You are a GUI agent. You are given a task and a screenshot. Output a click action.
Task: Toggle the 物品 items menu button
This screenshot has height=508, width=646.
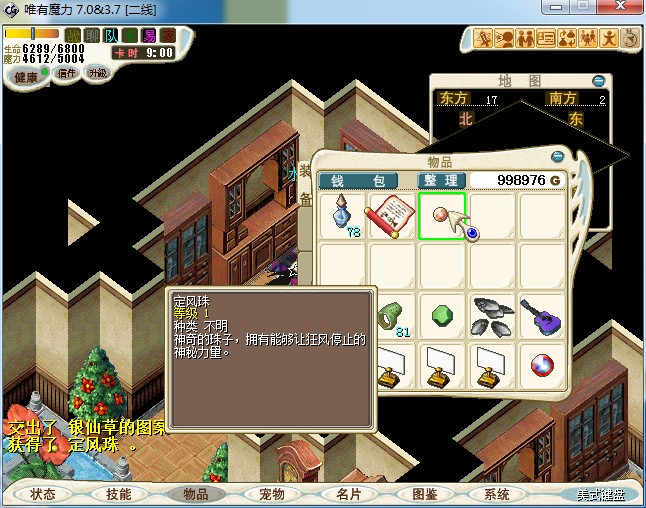[195, 494]
